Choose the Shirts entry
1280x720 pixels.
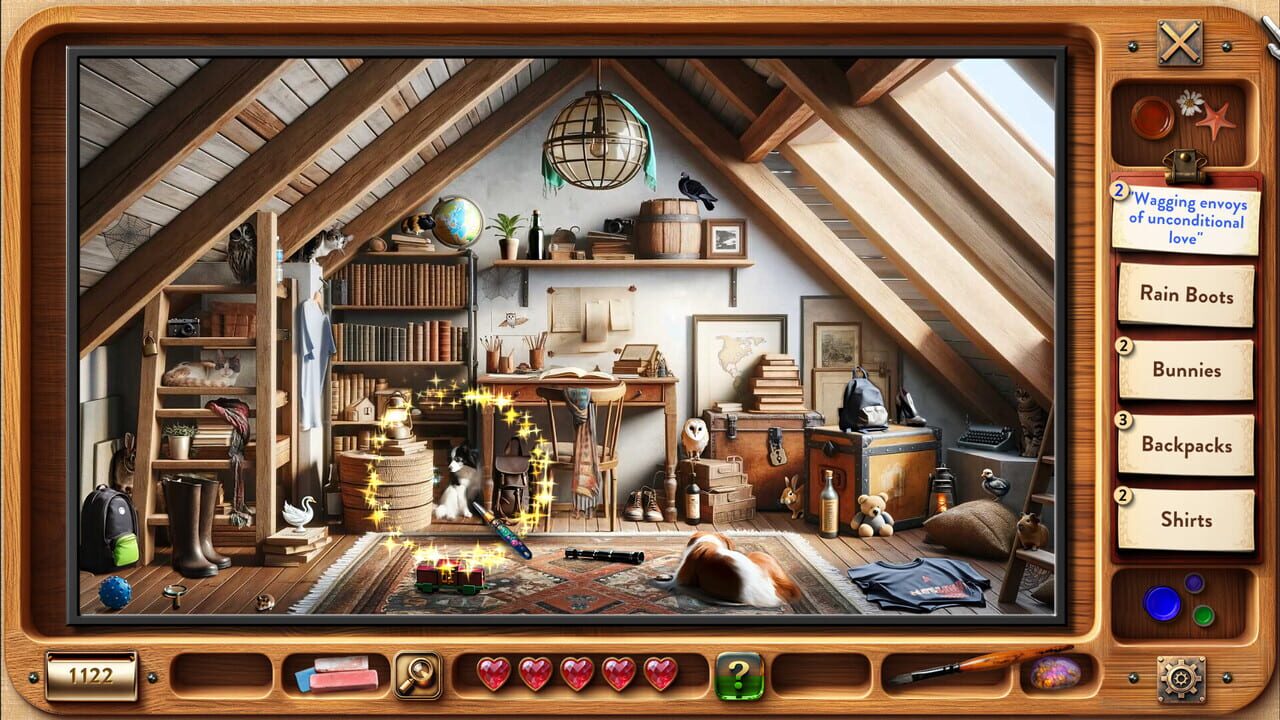click(1186, 520)
